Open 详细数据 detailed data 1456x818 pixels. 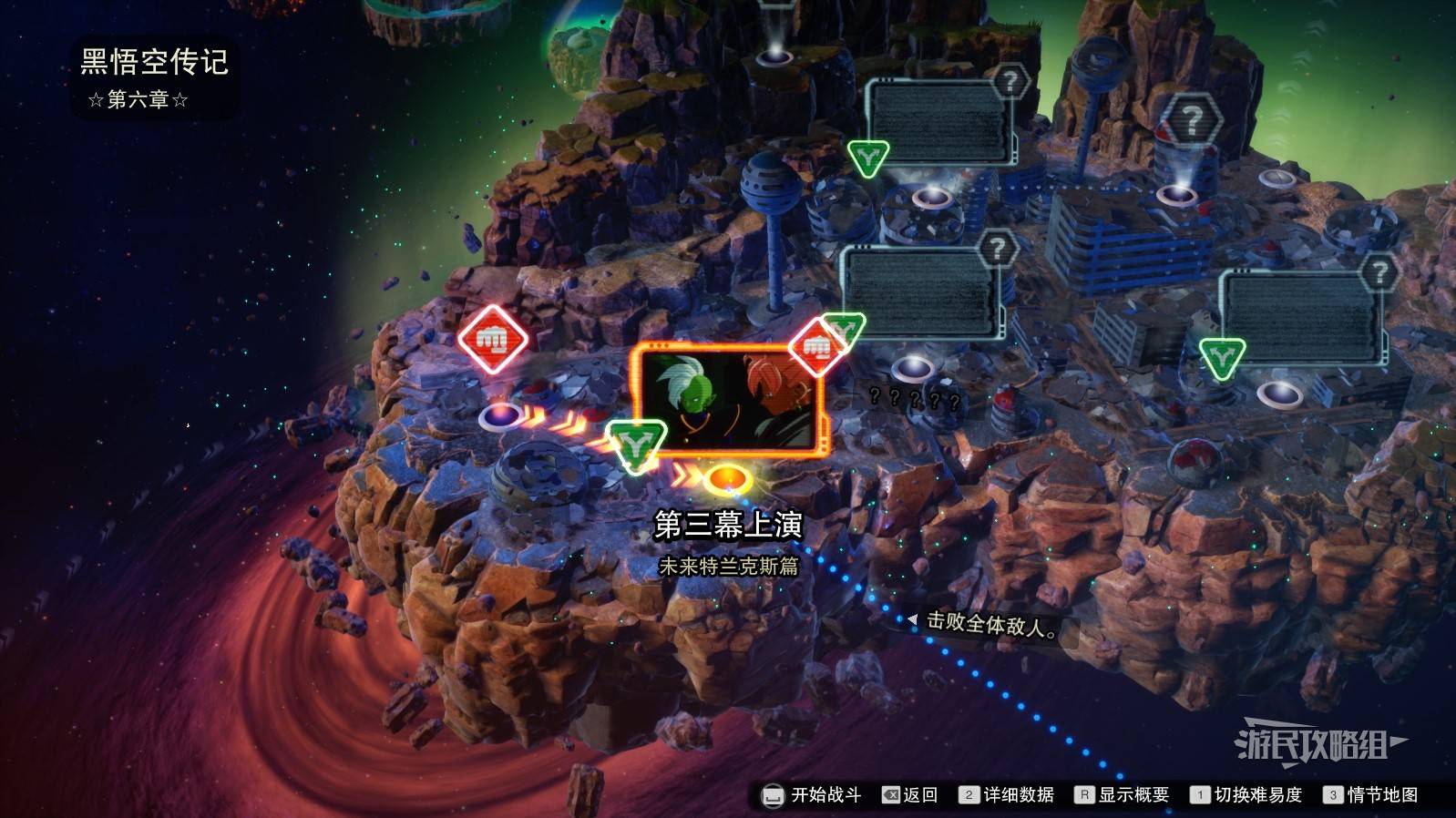[x=1007, y=795]
